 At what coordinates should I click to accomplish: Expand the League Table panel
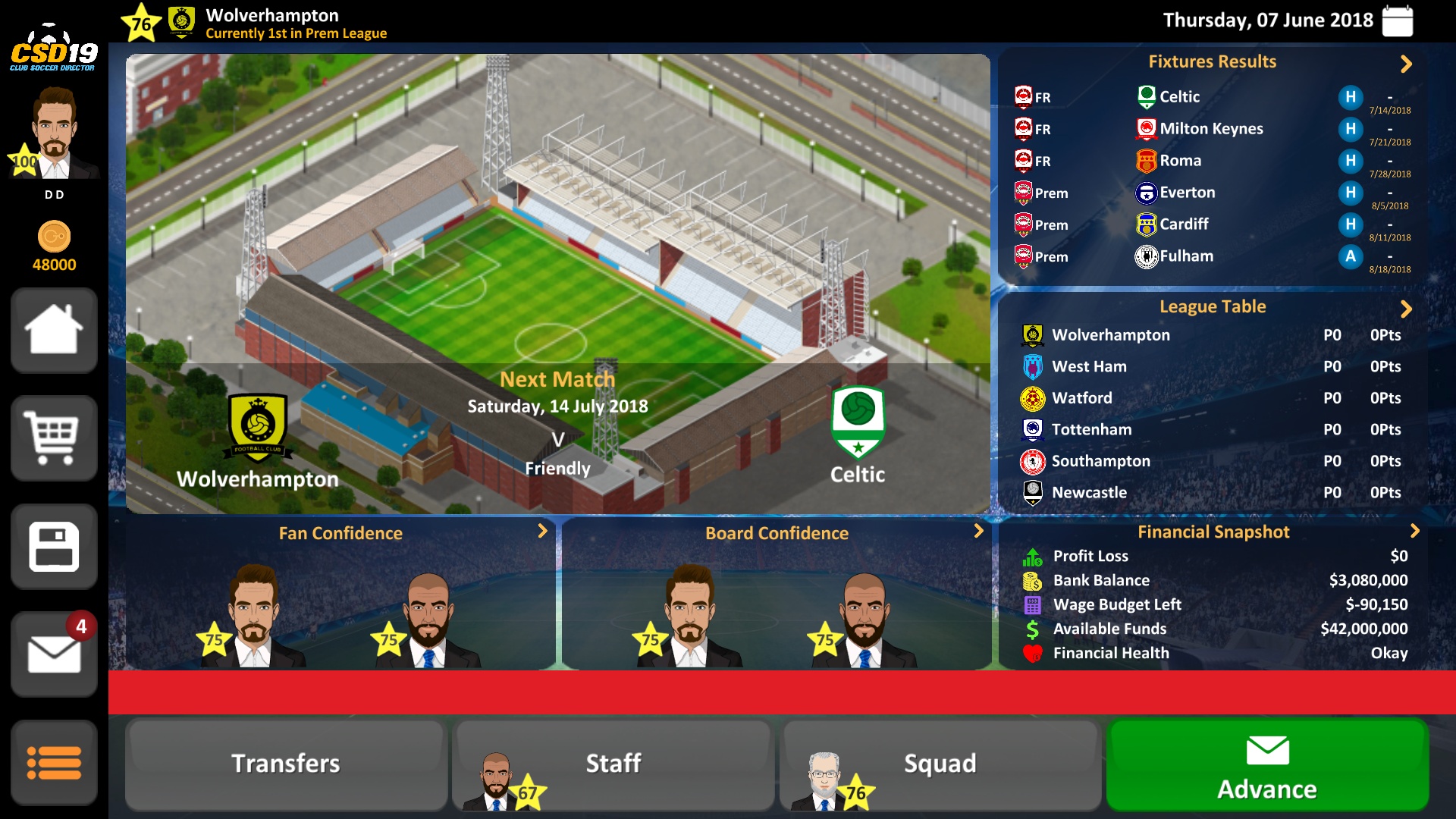(x=1406, y=309)
